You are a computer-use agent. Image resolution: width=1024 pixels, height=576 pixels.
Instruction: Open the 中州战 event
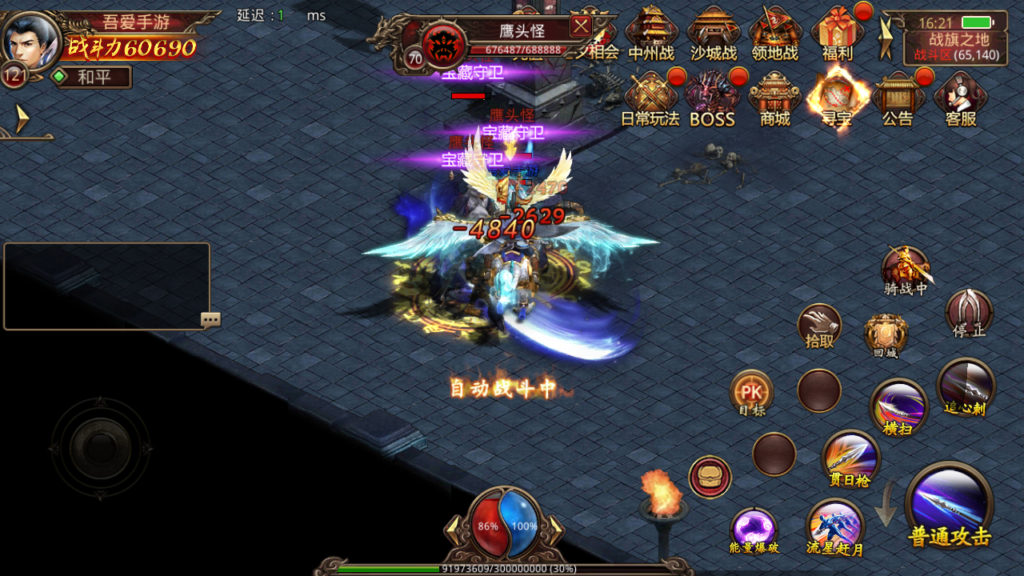click(651, 32)
